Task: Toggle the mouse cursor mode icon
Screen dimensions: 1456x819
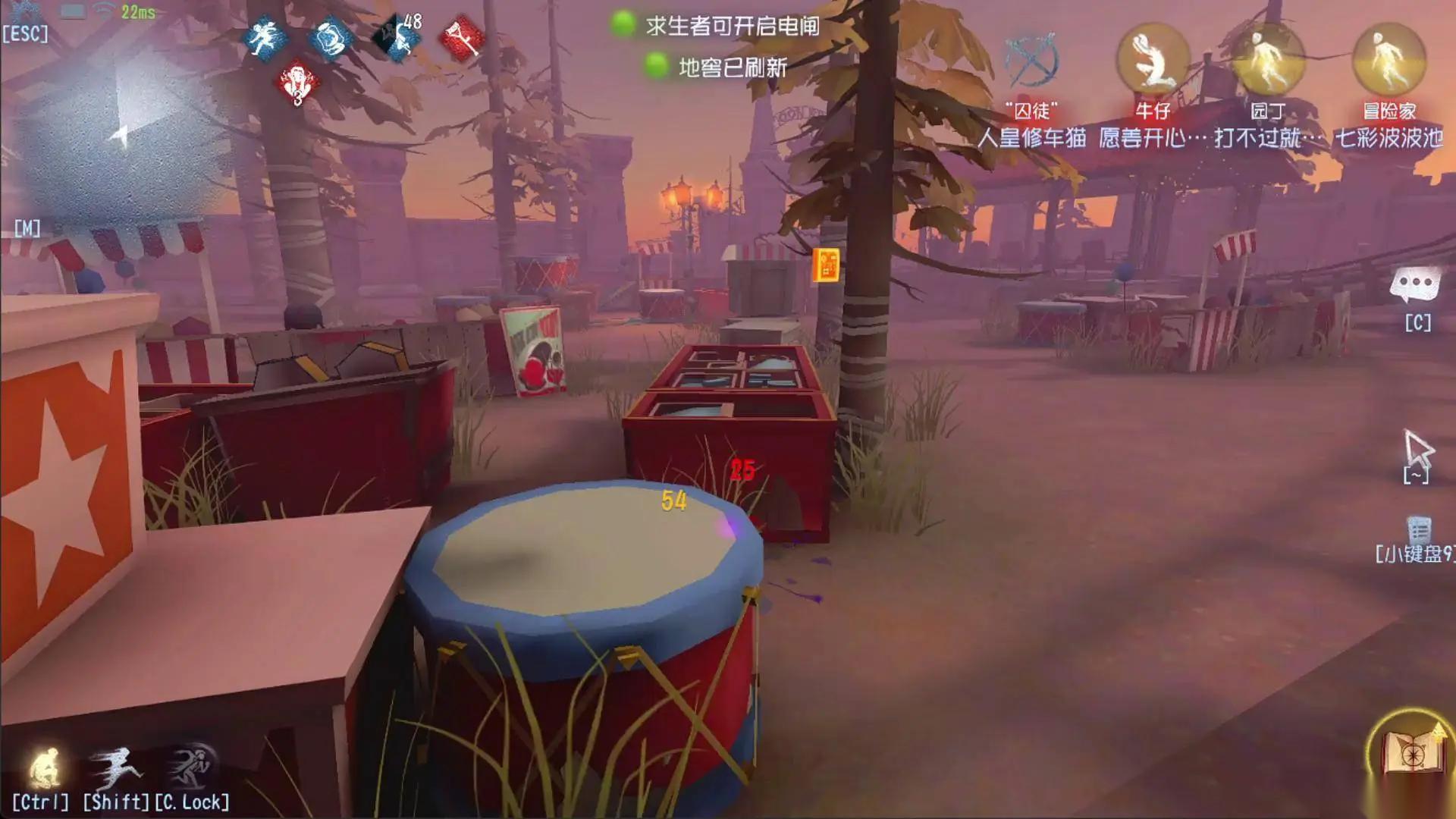Action: click(x=1418, y=449)
